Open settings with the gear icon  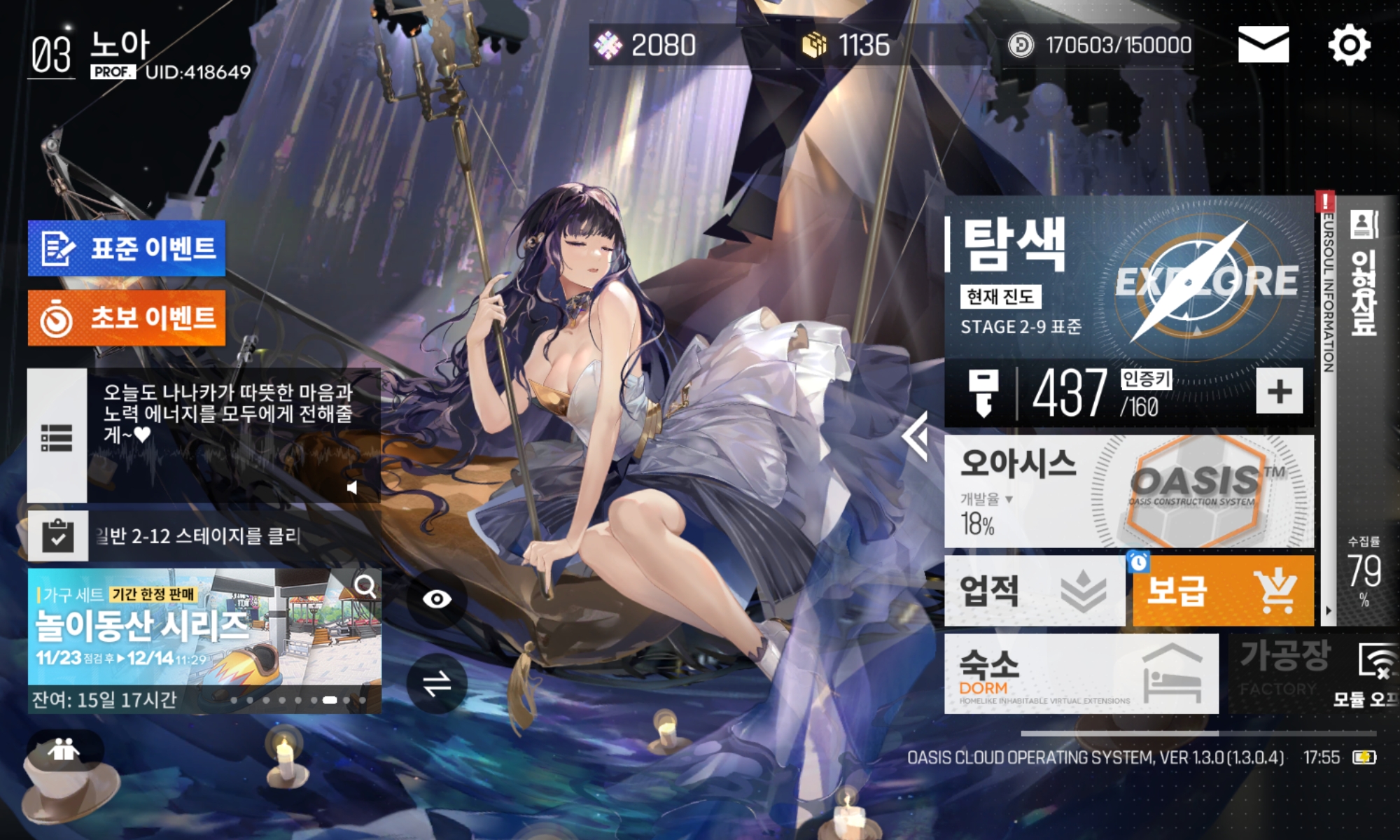tap(1349, 45)
